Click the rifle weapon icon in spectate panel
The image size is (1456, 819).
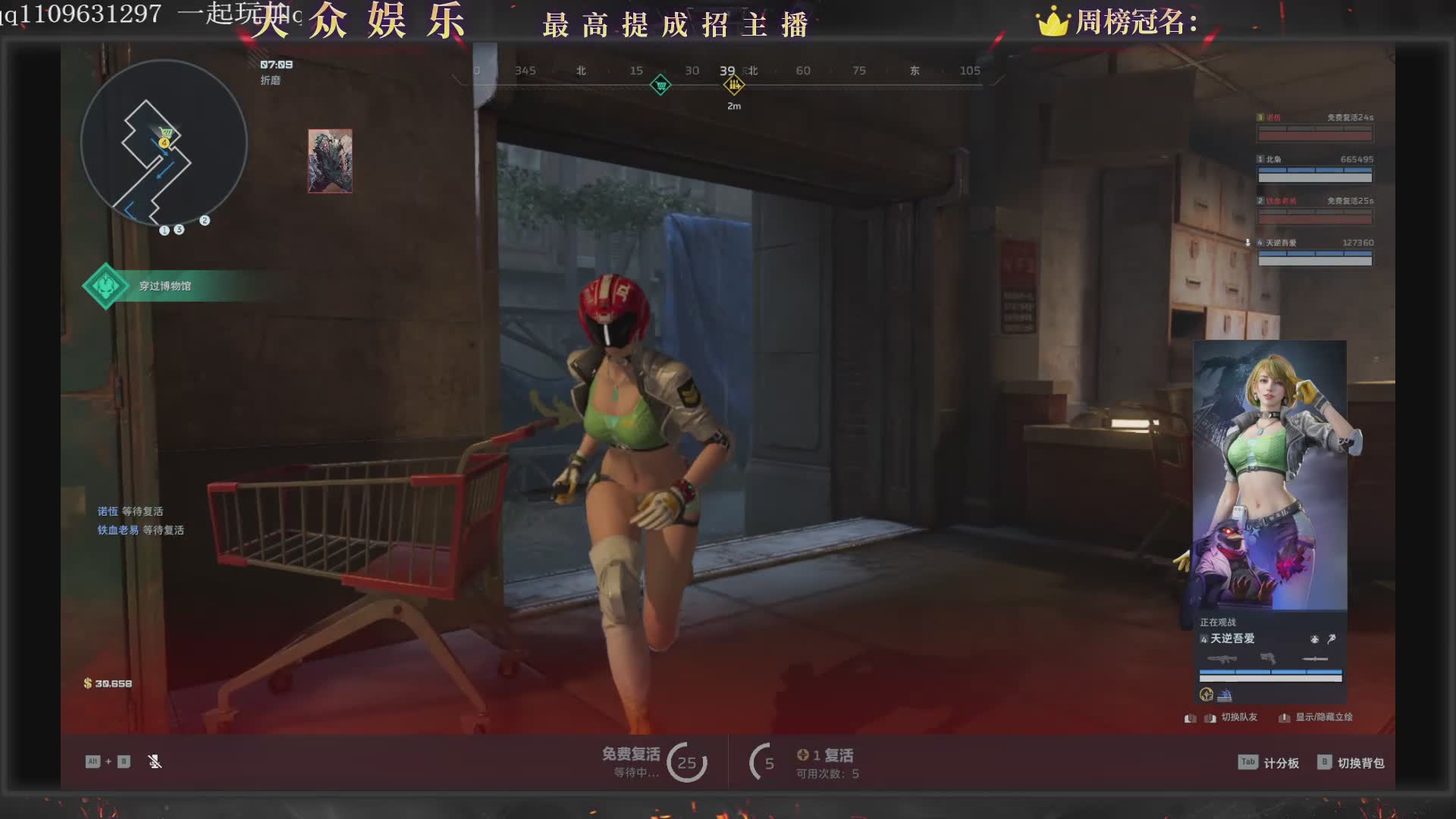(1222, 659)
